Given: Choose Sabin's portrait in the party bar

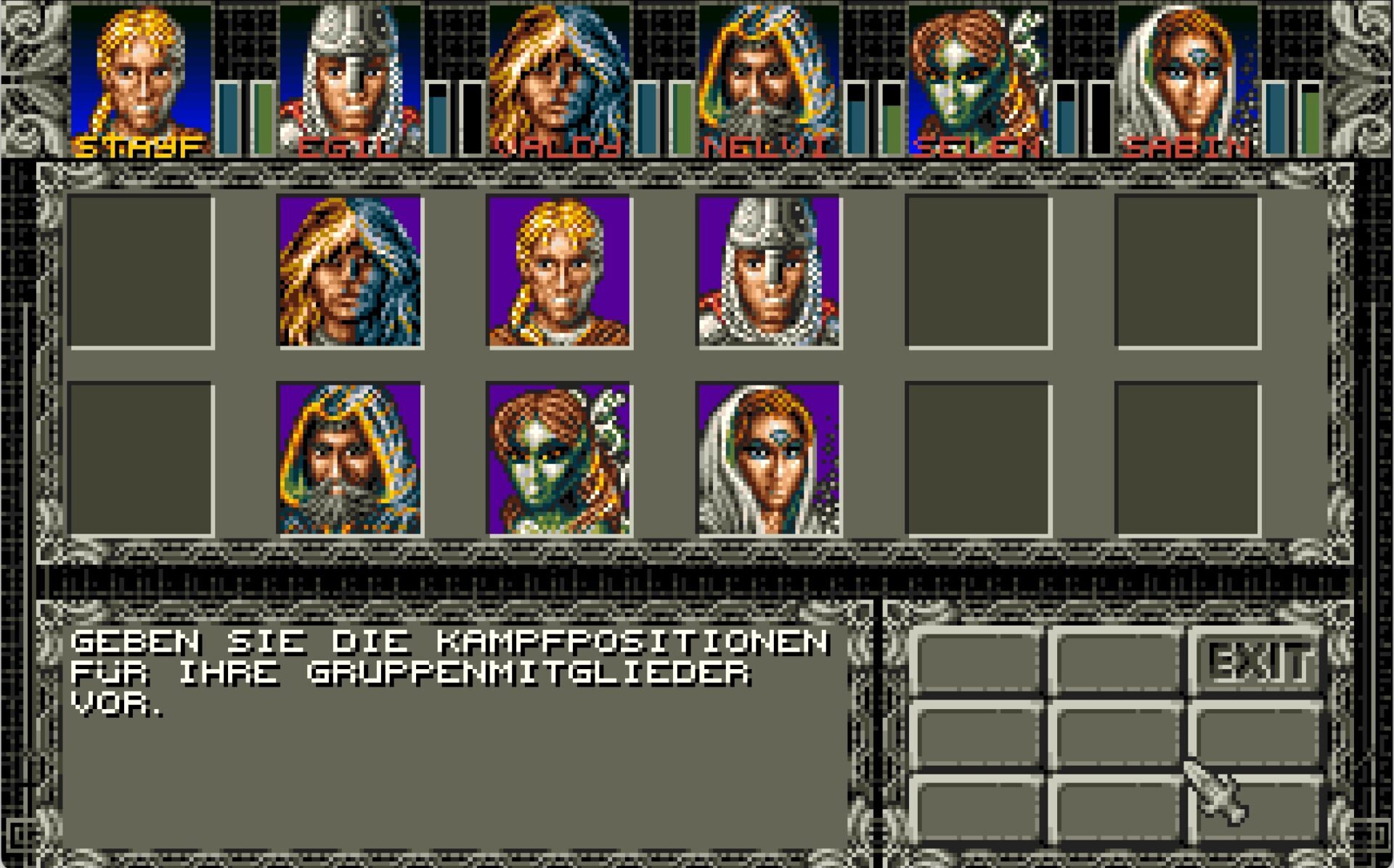Looking at the screenshot, I should pyautogui.click(x=1186, y=76).
